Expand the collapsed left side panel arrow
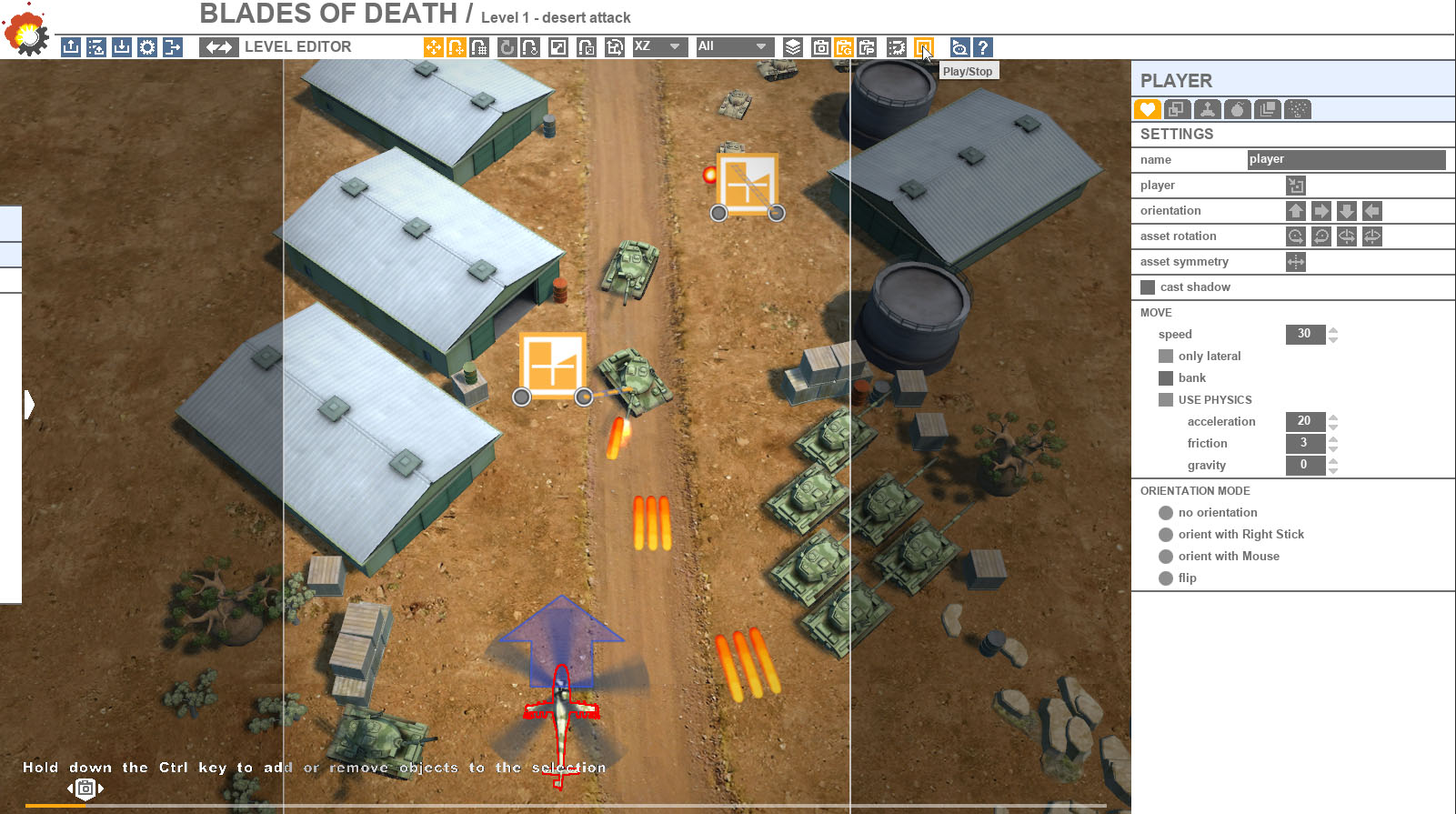Screen dimensions: 1456x814 (29, 403)
